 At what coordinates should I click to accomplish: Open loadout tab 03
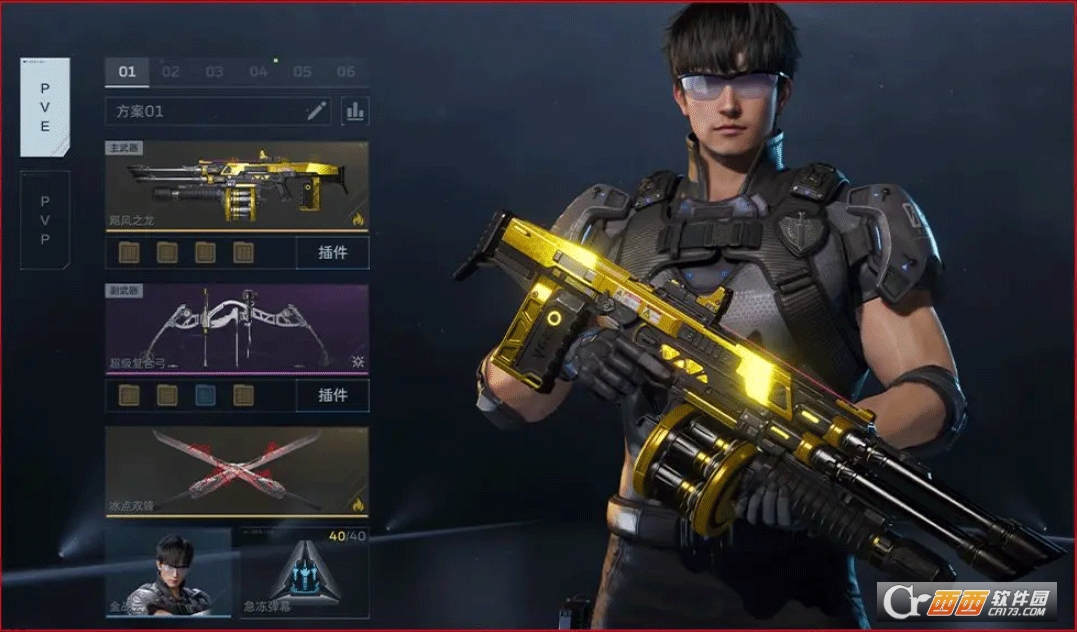coord(215,72)
